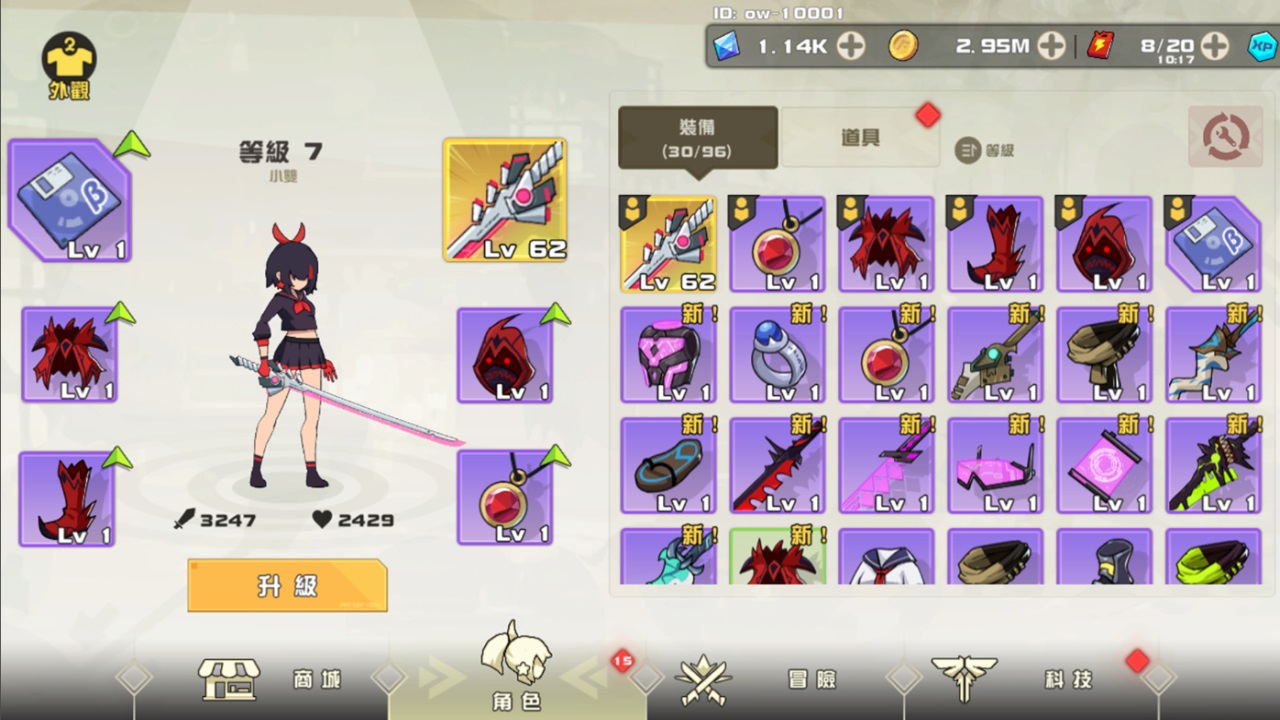This screenshot has height=720, width=1280.
Task: Add more gold coins with plus button
Action: click(x=1051, y=46)
